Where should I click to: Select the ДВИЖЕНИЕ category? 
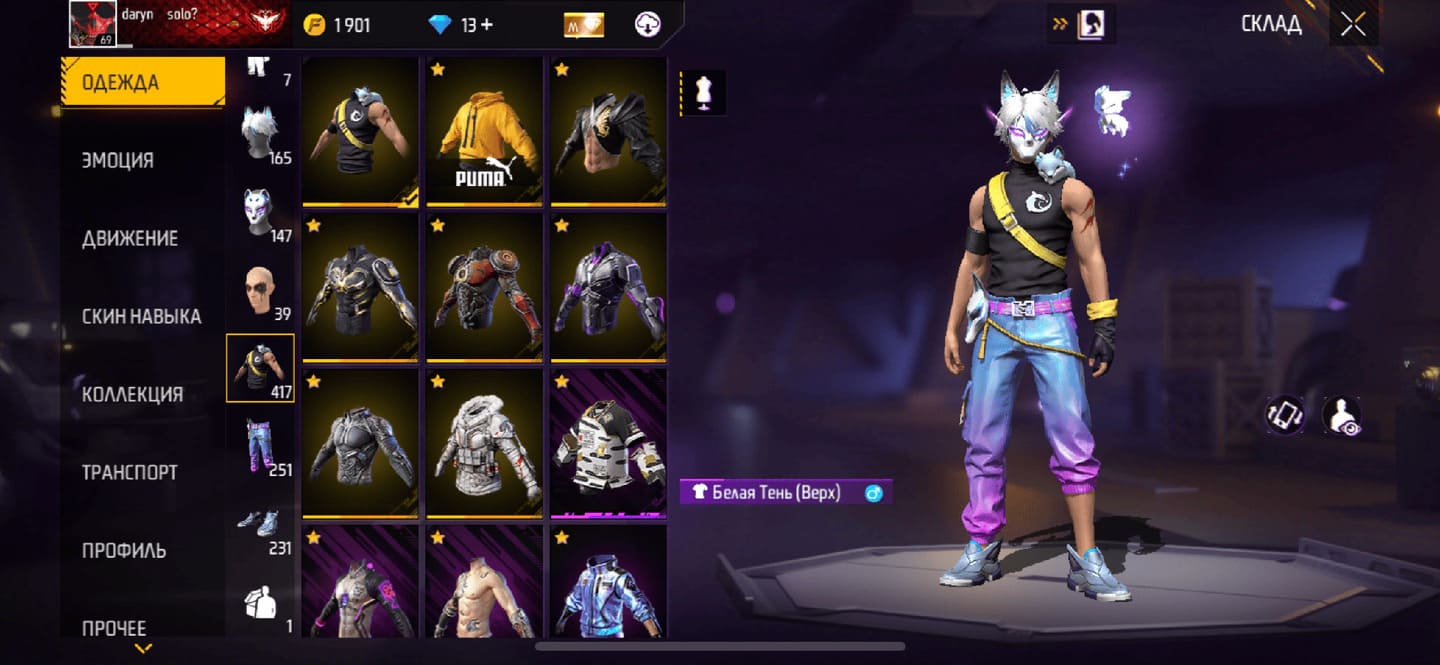pos(130,238)
